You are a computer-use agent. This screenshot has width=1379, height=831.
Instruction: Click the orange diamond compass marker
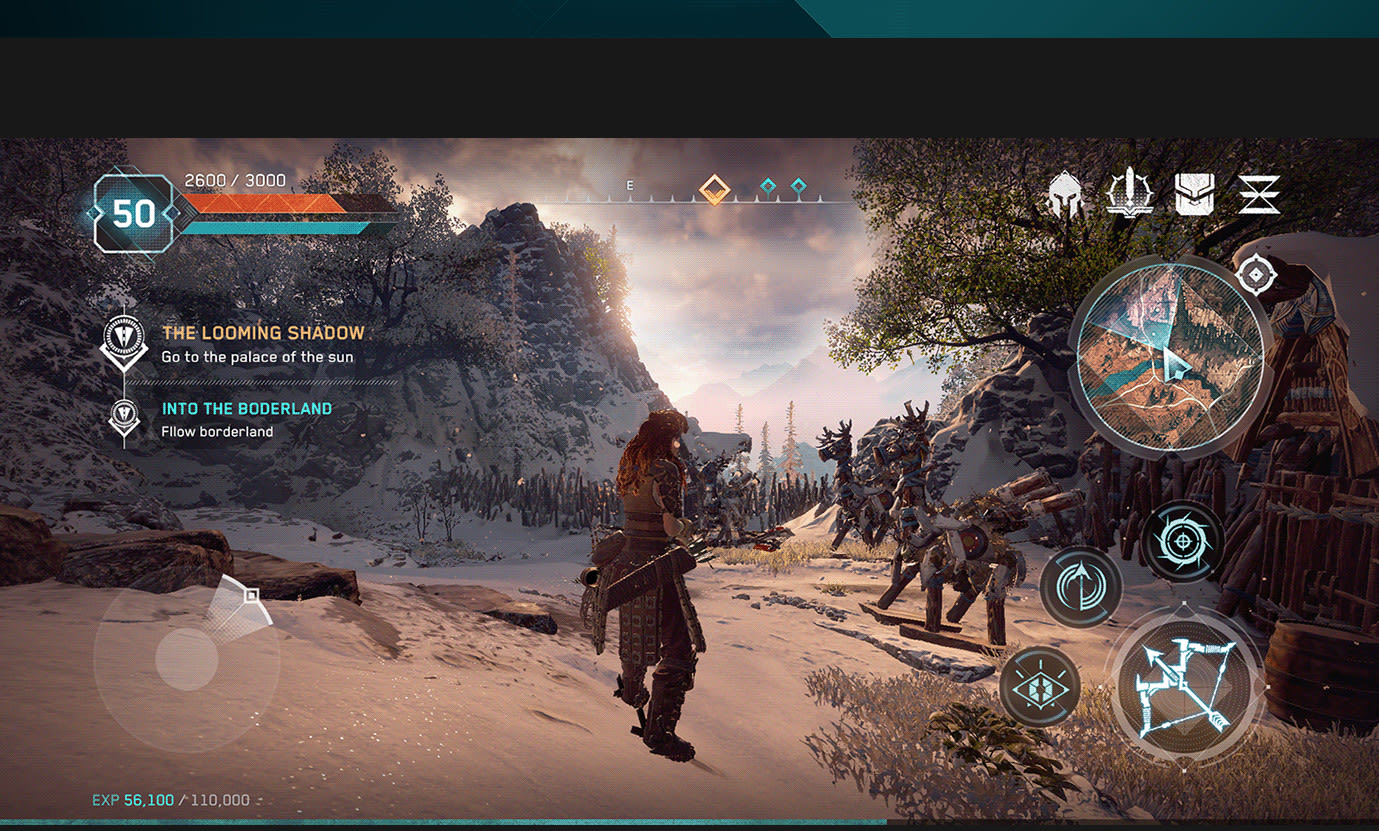pyautogui.click(x=714, y=189)
